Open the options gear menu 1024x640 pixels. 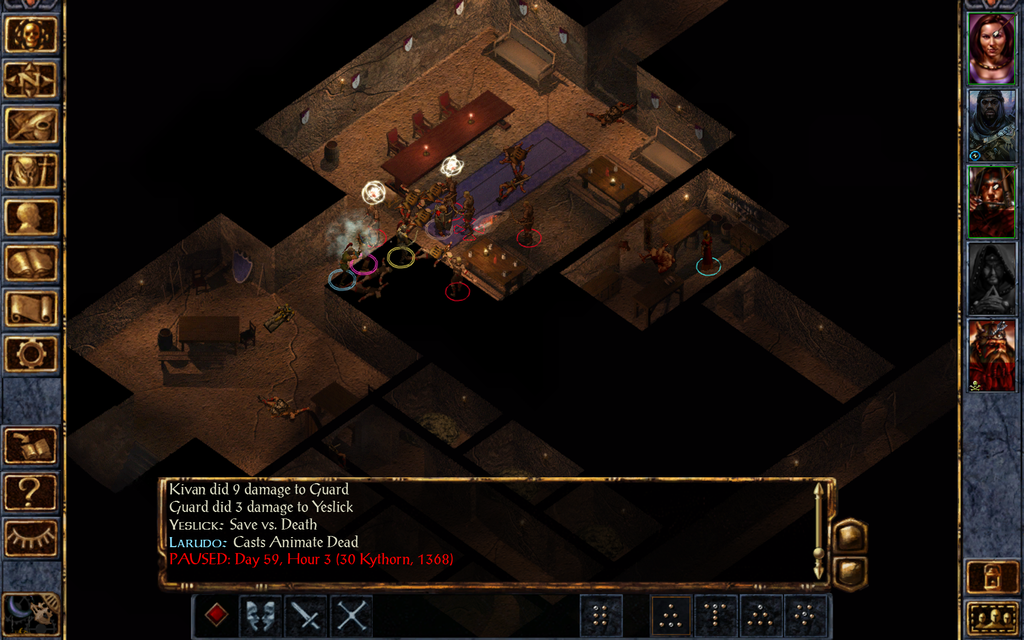[x=31, y=353]
